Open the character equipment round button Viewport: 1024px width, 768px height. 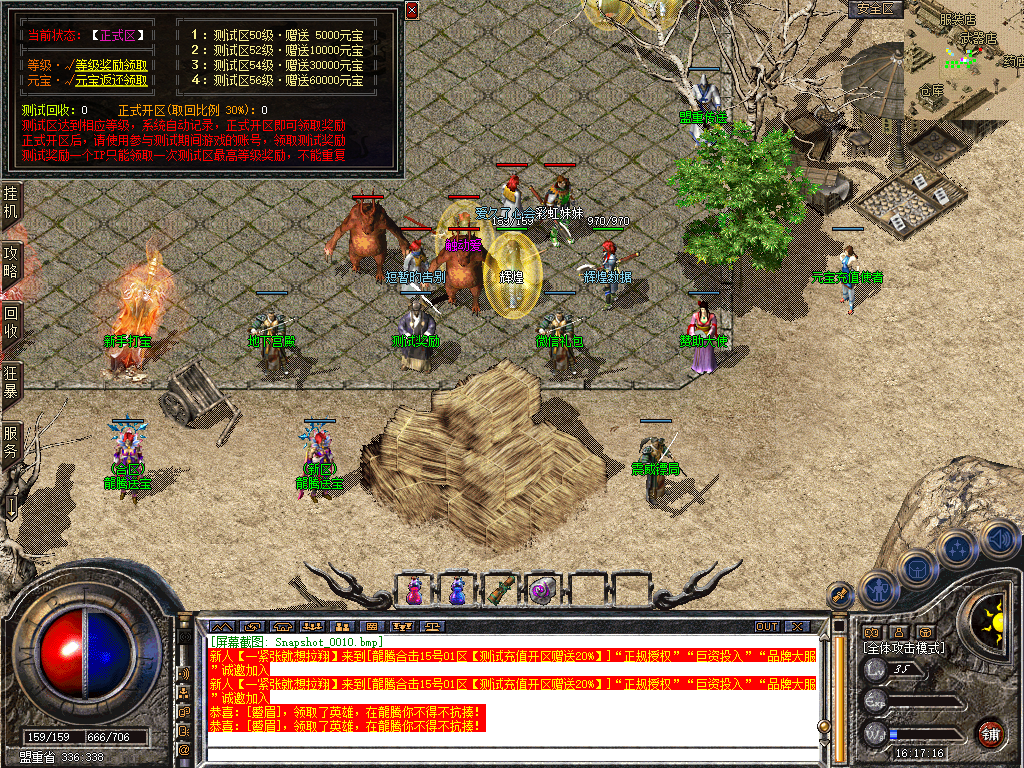coord(877,589)
